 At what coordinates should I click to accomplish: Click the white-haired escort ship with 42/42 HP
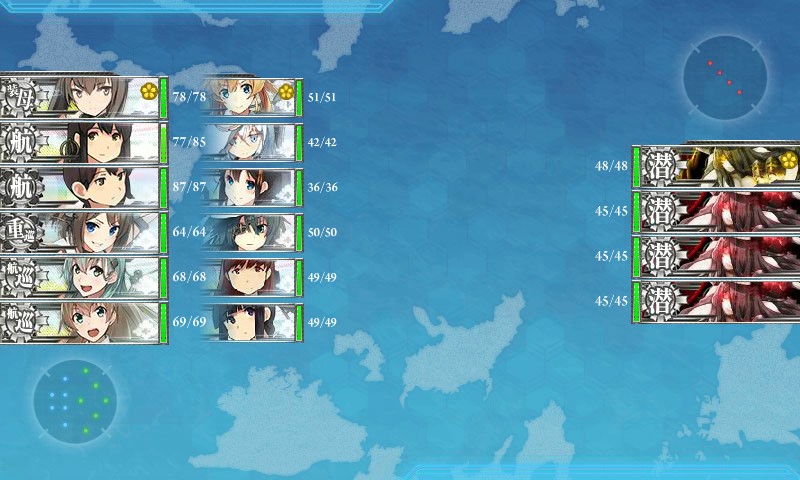(250, 143)
